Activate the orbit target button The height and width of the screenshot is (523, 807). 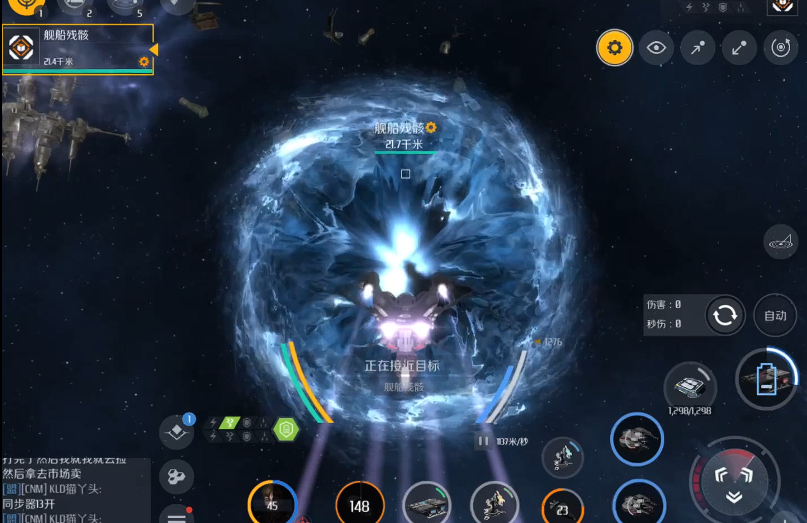780,47
